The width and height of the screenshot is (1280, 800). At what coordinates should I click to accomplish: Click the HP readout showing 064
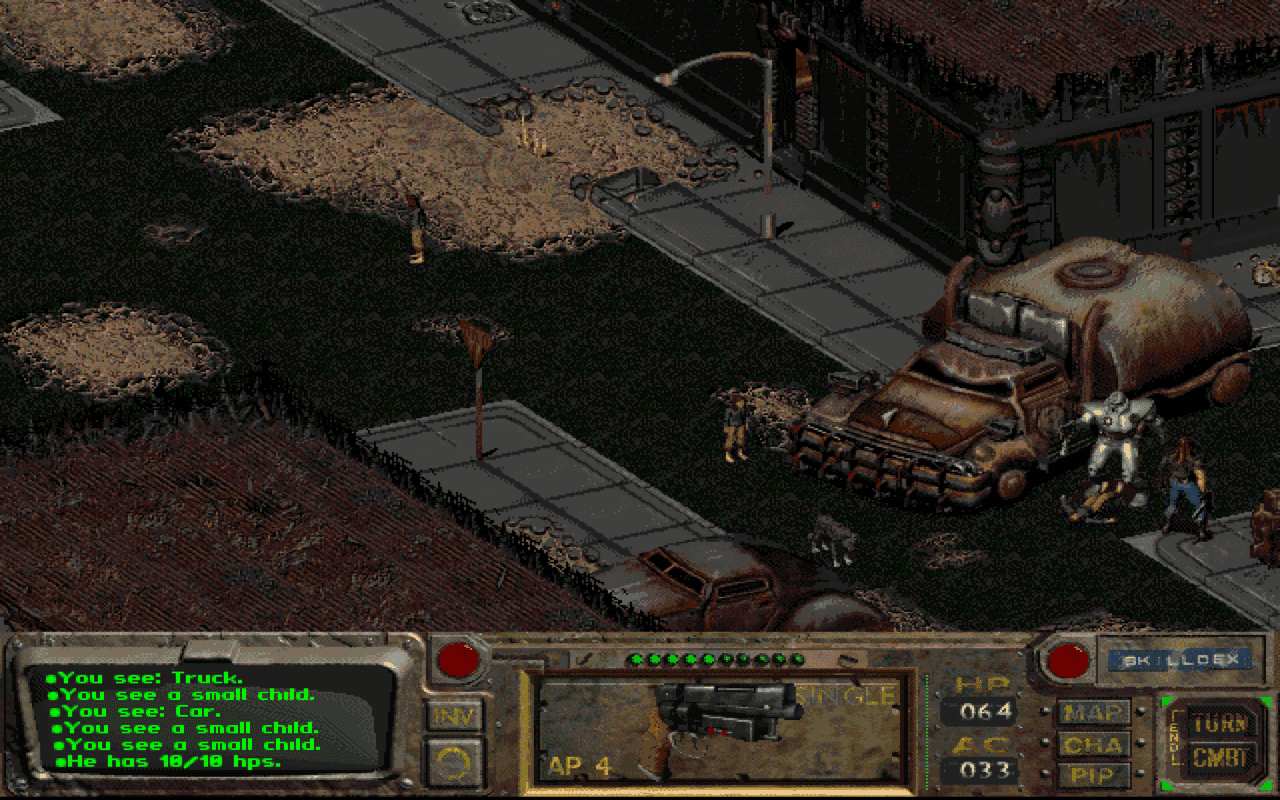click(988, 713)
